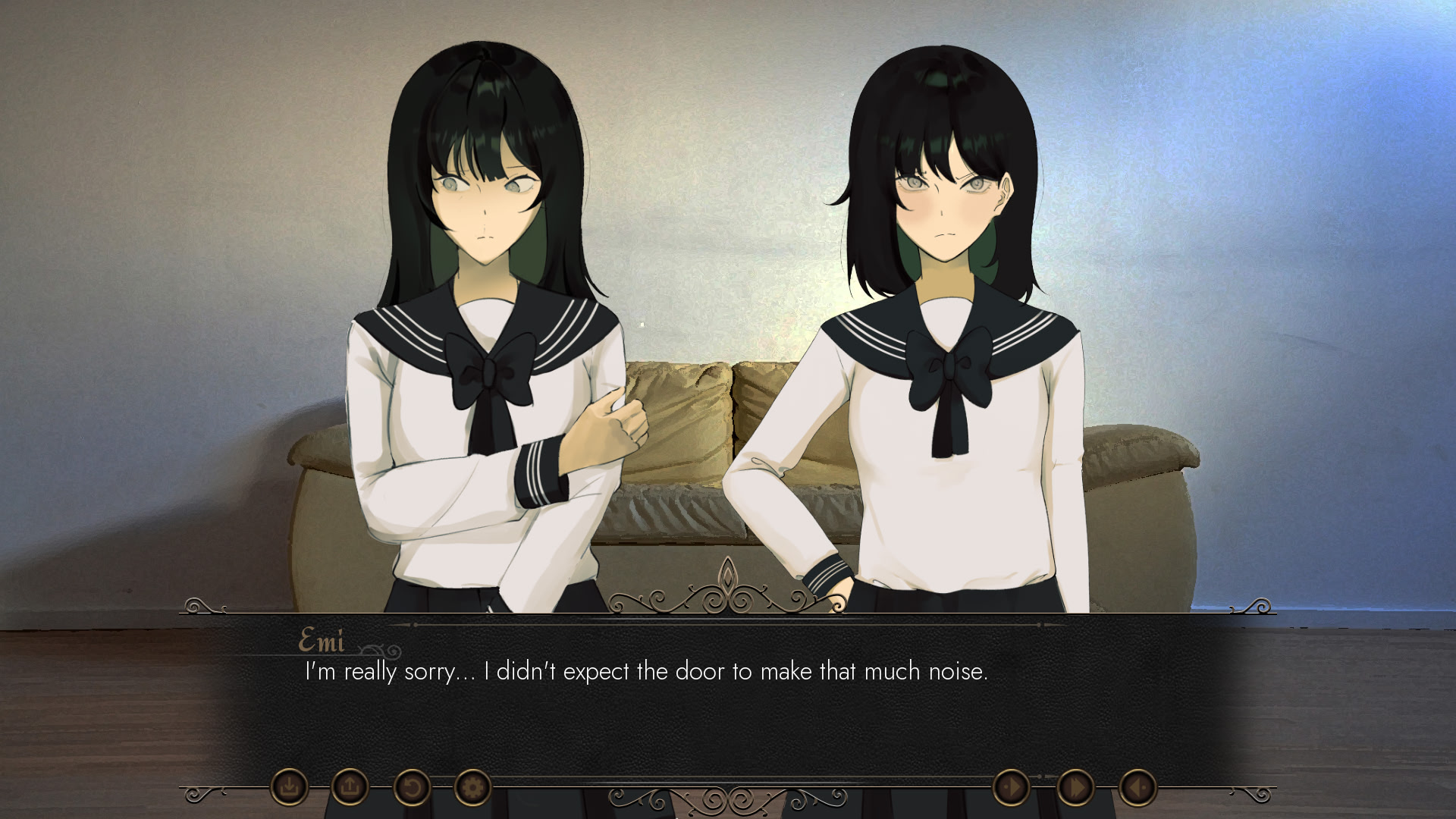This screenshot has width=1456, height=819.
Task: Open settings with the gear icon
Action: click(x=472, y=787)
